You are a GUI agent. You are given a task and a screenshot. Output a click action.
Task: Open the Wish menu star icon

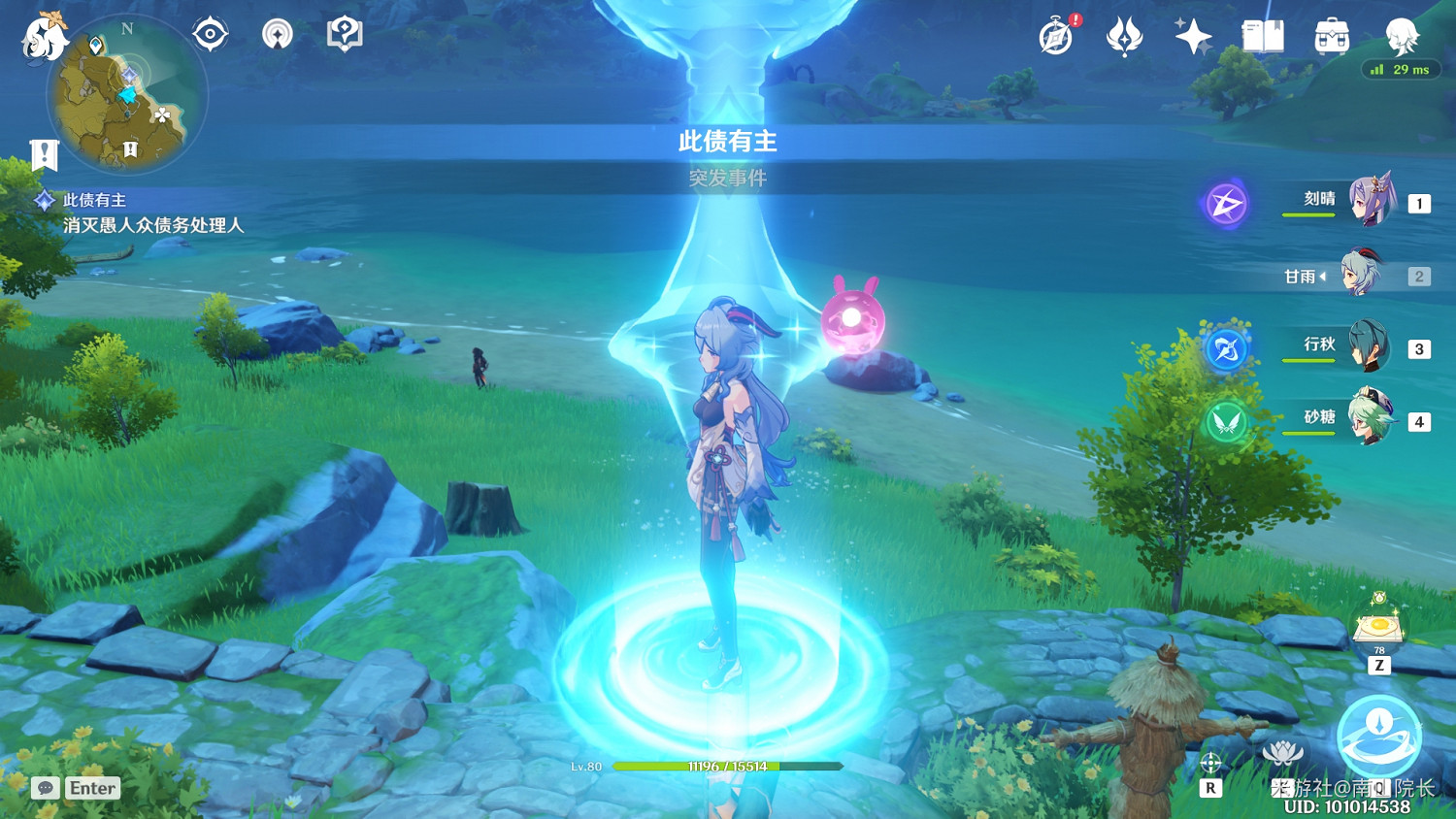[x=1192, y=35]
